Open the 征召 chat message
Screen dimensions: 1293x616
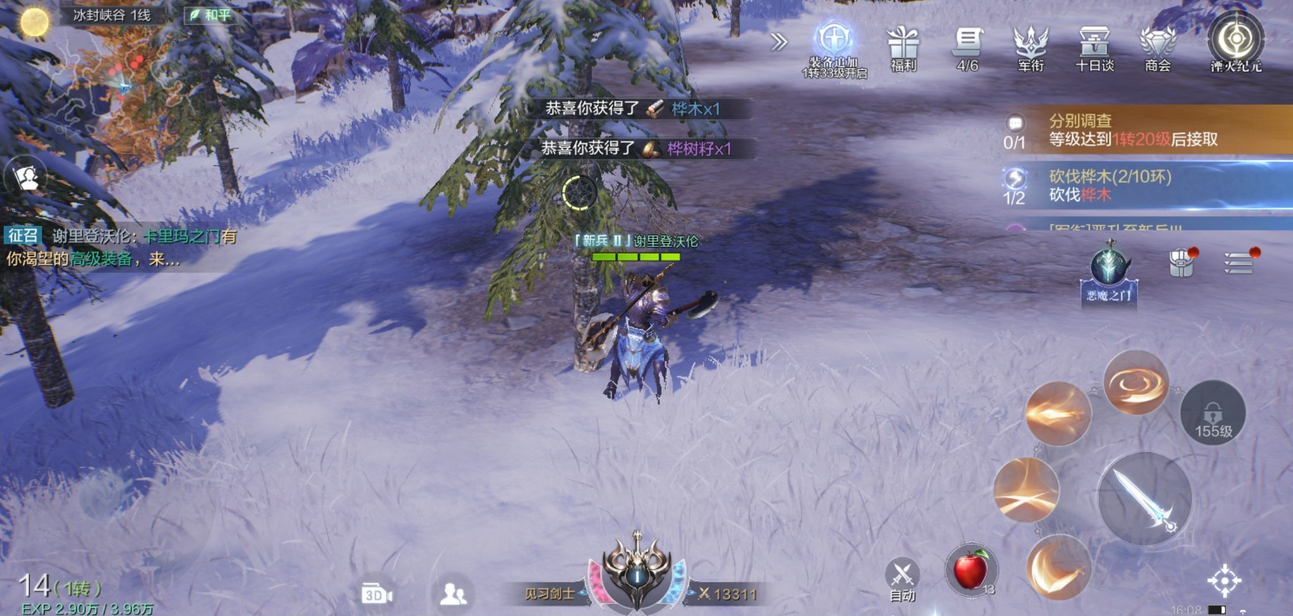point(120,247)
